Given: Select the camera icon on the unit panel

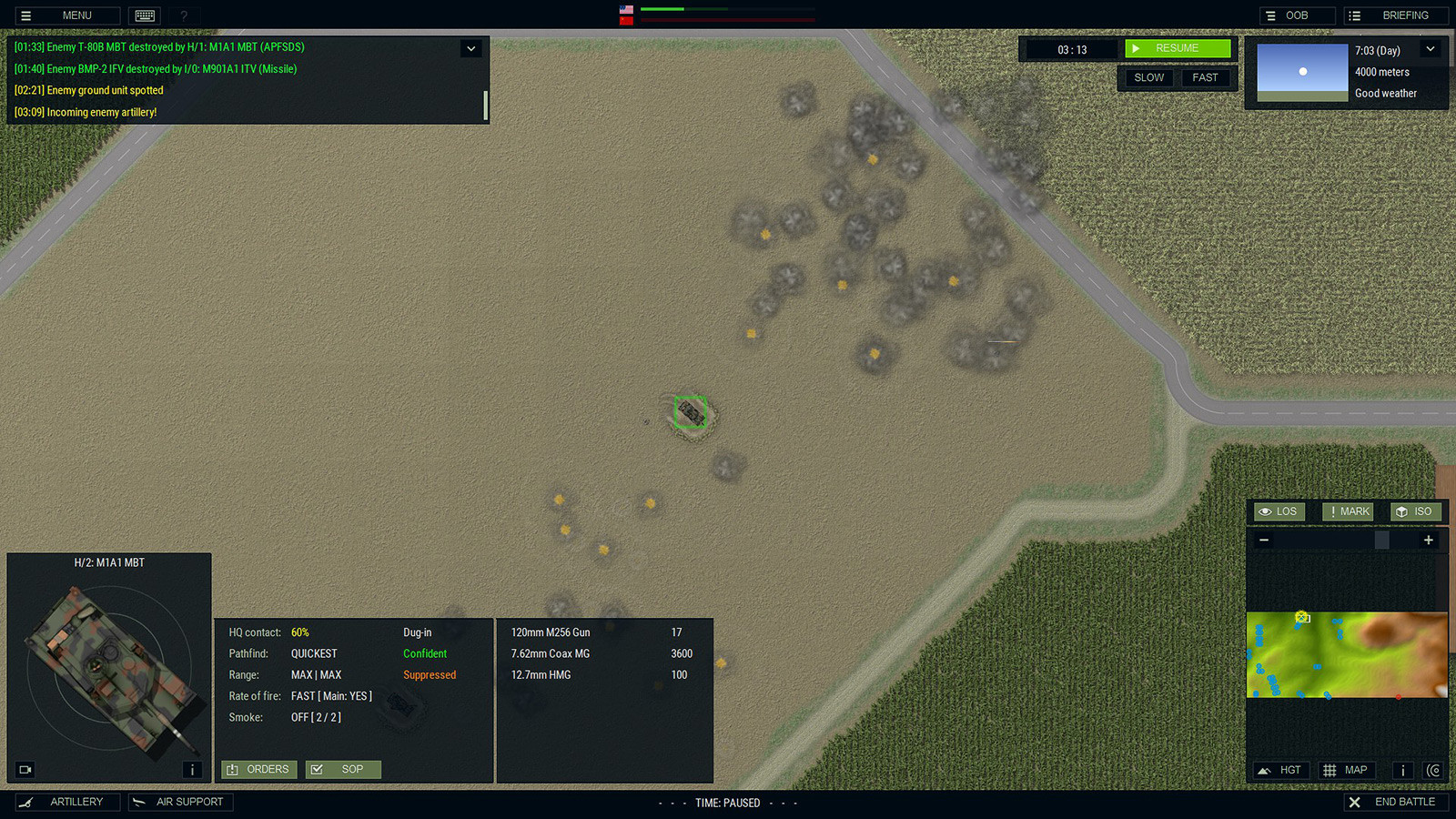Looking at the screenshot, I should pyautogui.click(x=25, y=770).
